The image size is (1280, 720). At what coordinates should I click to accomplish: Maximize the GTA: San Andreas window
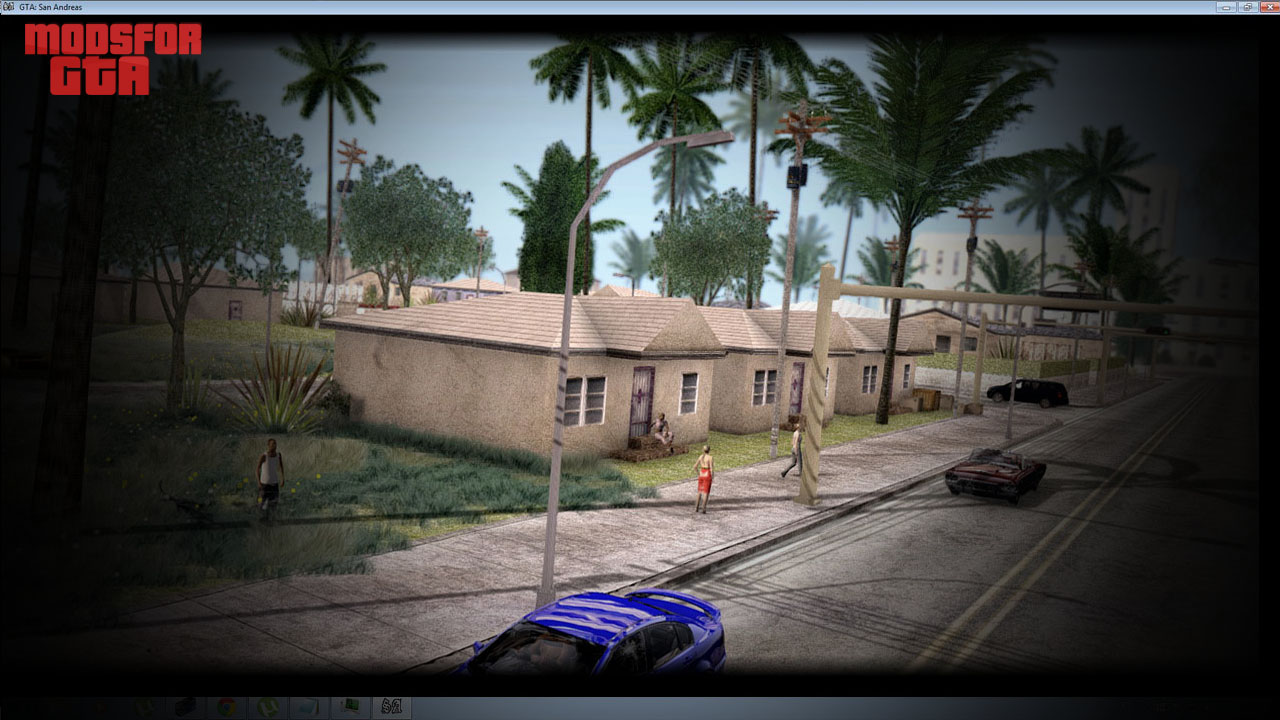click(1246, 7)
